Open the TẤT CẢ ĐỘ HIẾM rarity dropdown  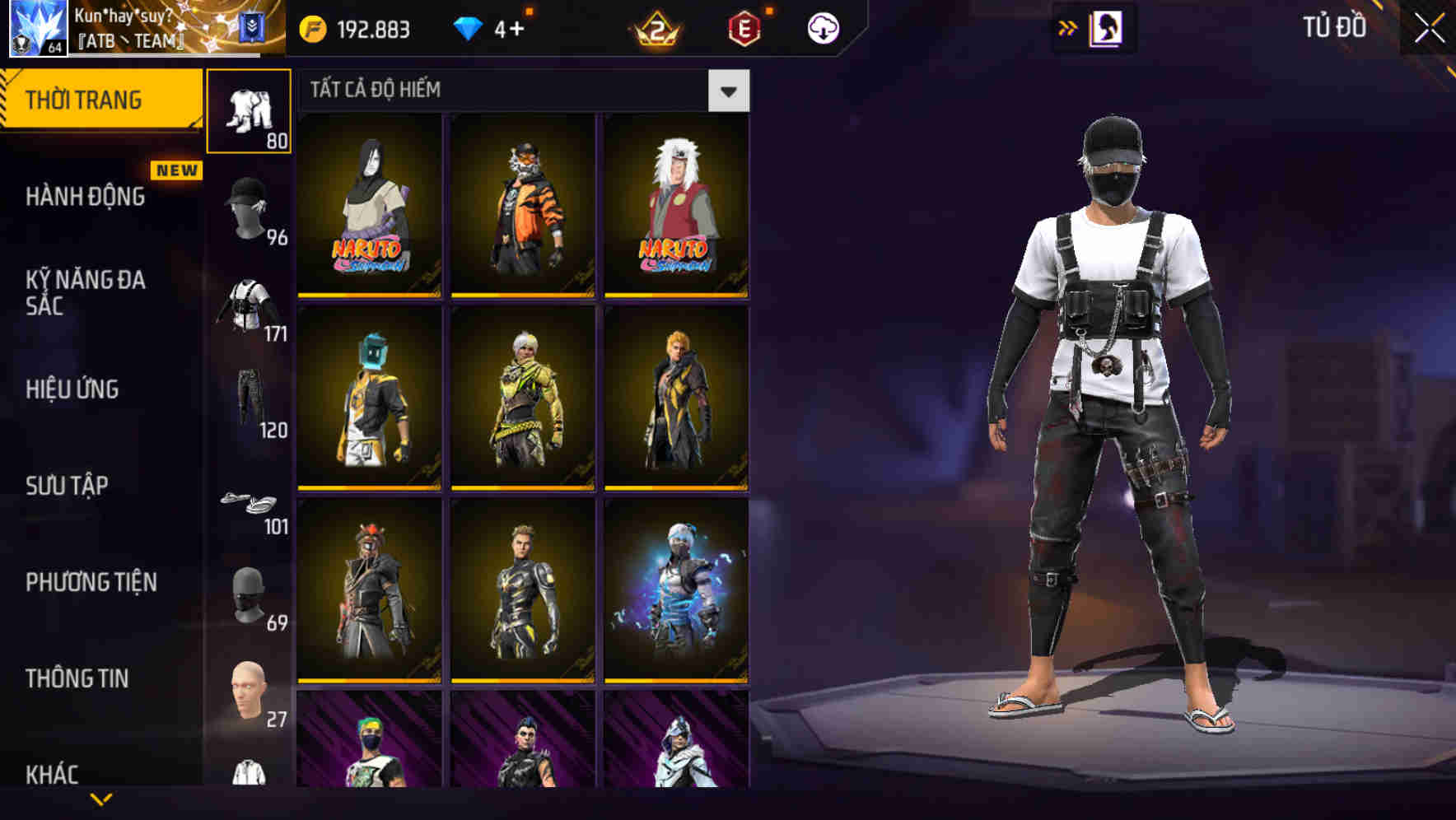(x=519, y=91)
